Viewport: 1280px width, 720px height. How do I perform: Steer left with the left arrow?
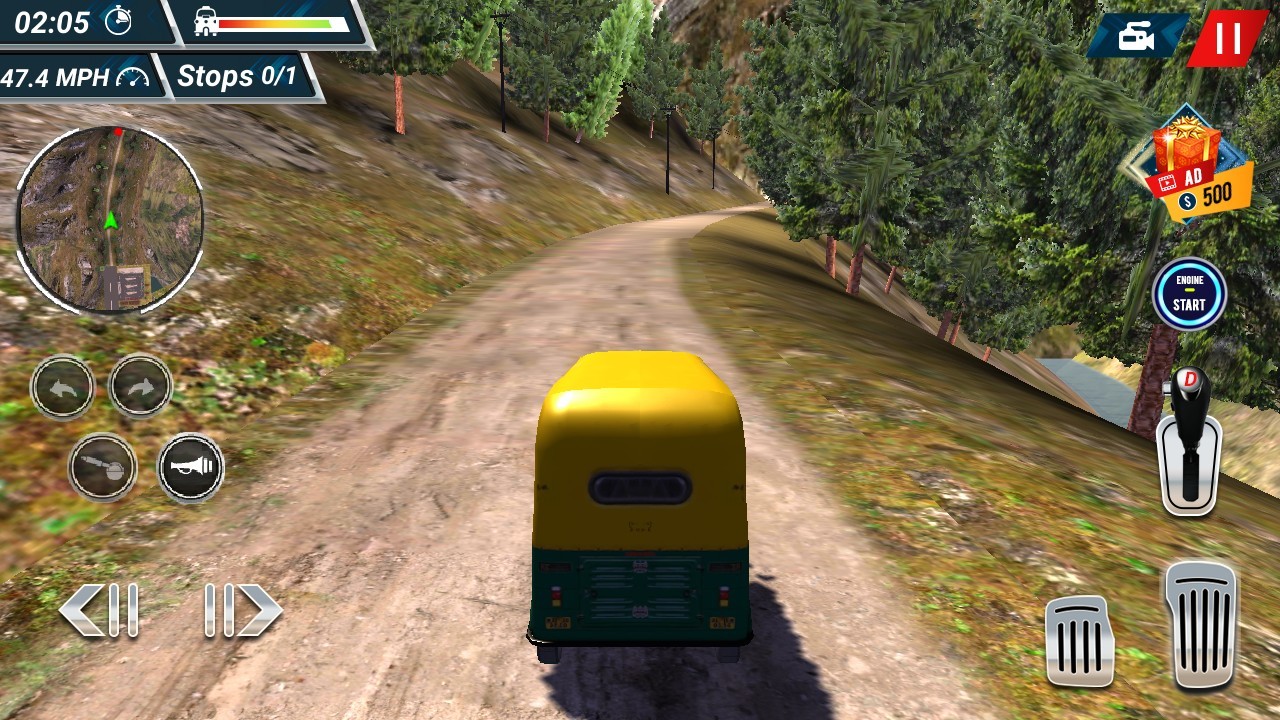[99, 609]
